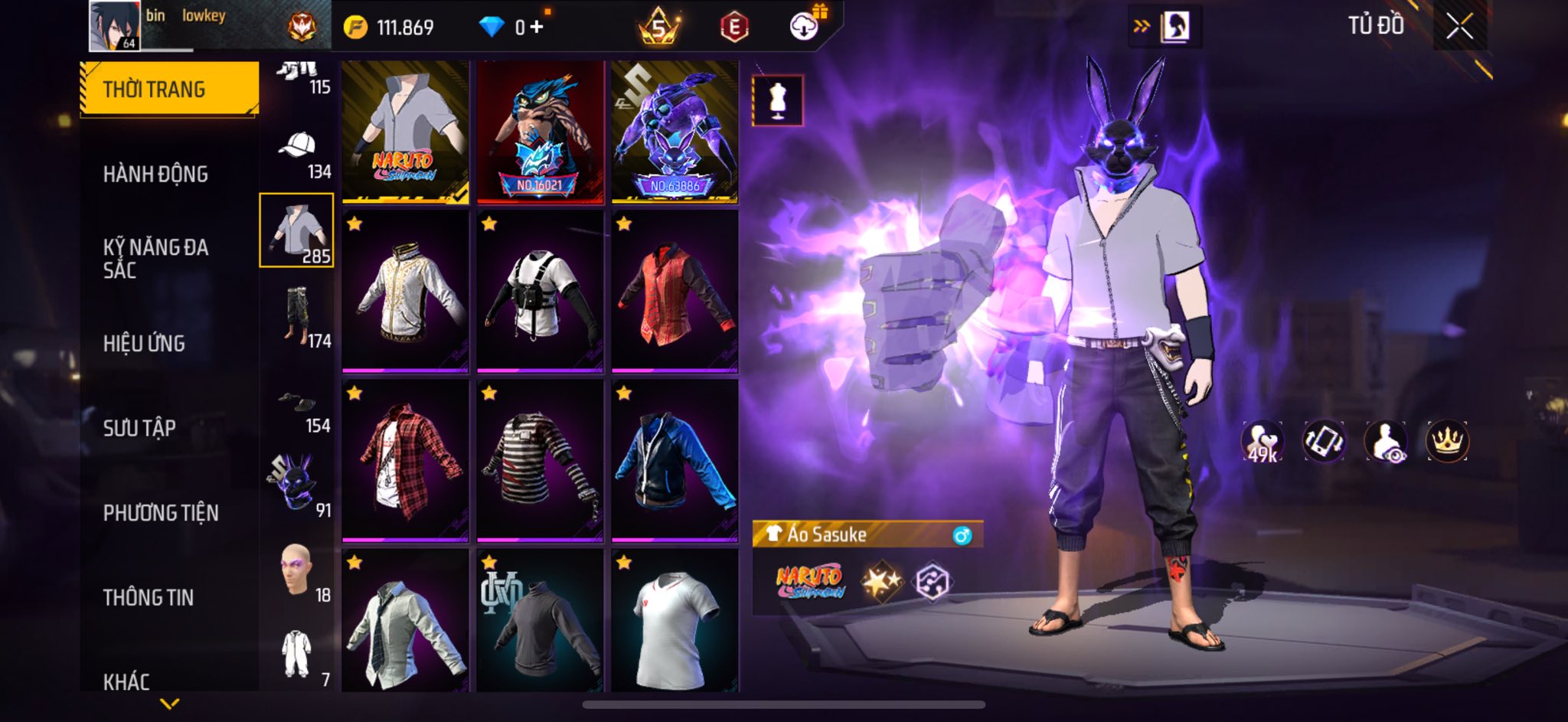This screenshot has height=722, width=1568.
Task: Pick the red plaid flannel shirt
Action: [405, 459]
